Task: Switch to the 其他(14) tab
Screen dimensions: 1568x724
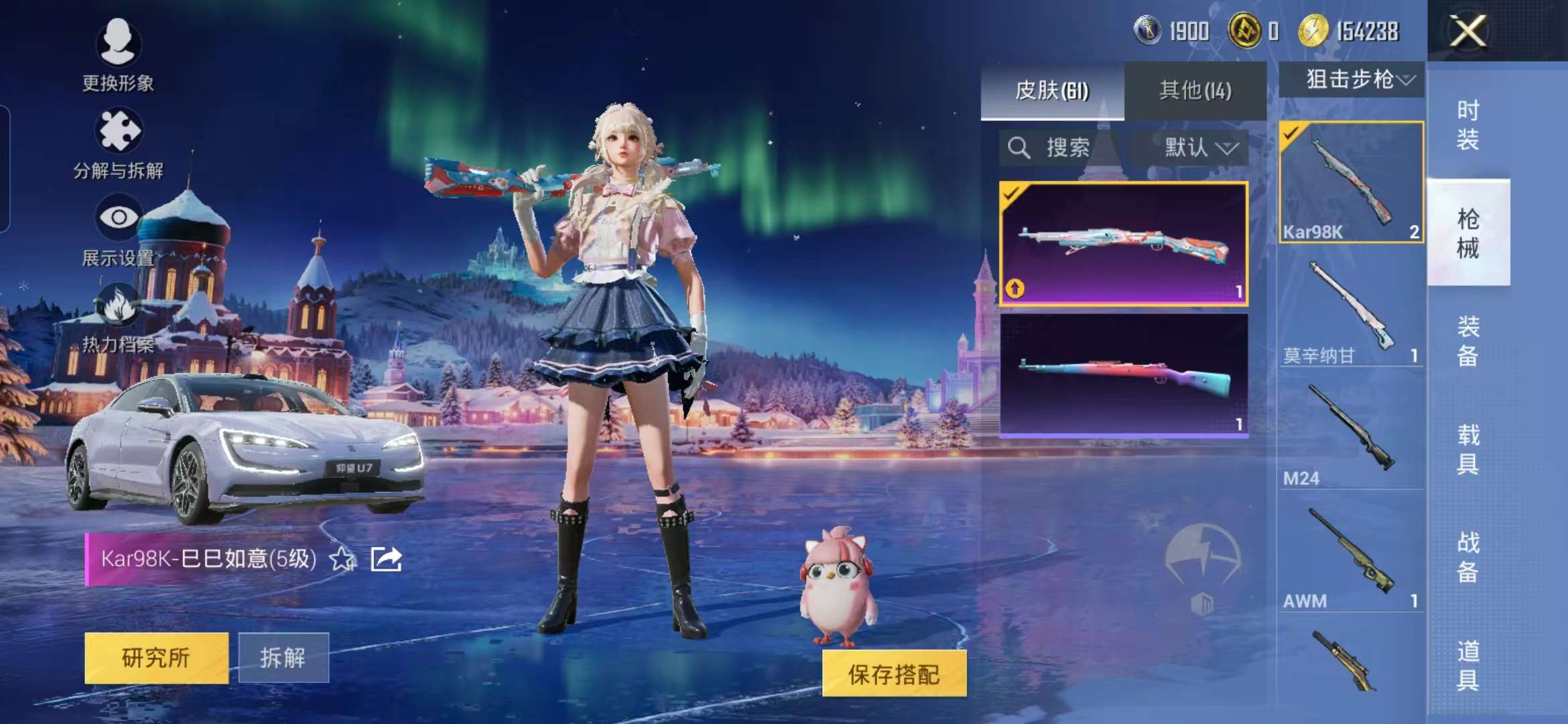Action: coord(1195,90)
